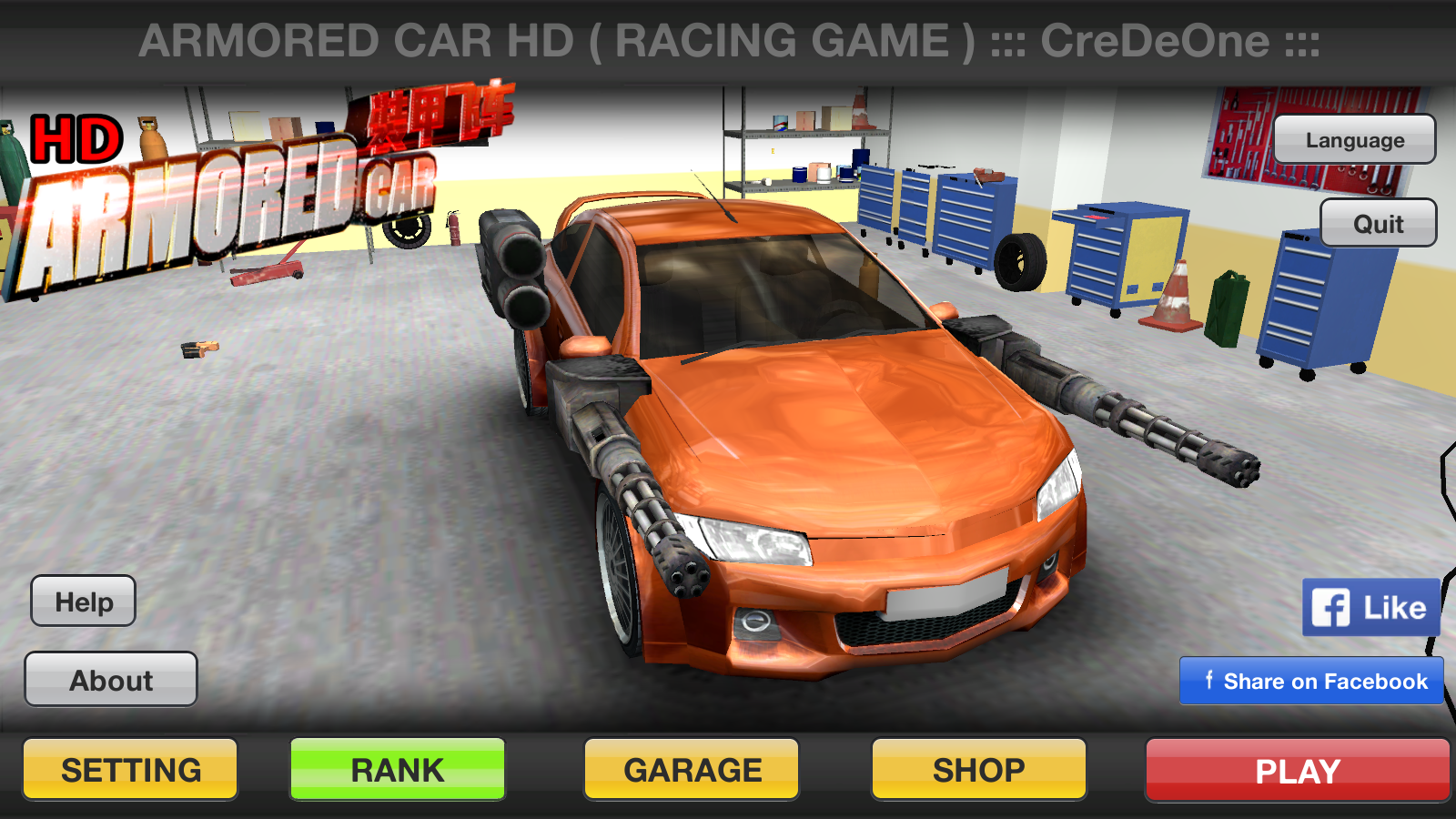Open the Help page
This screenshot has height=819, width=1456.
[x=84, y=602]
